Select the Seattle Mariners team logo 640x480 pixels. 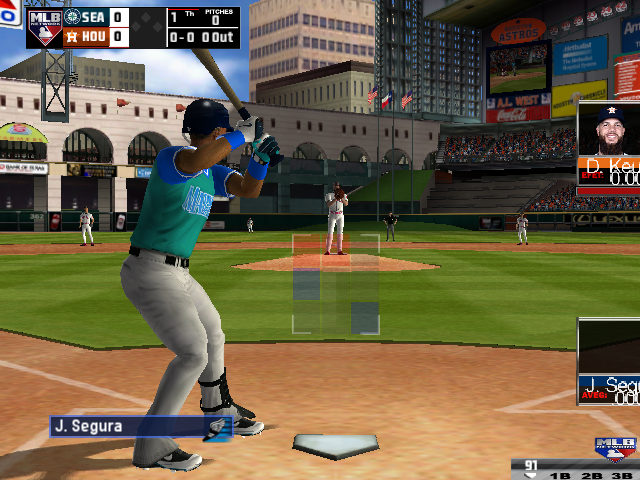coord(72,17)
